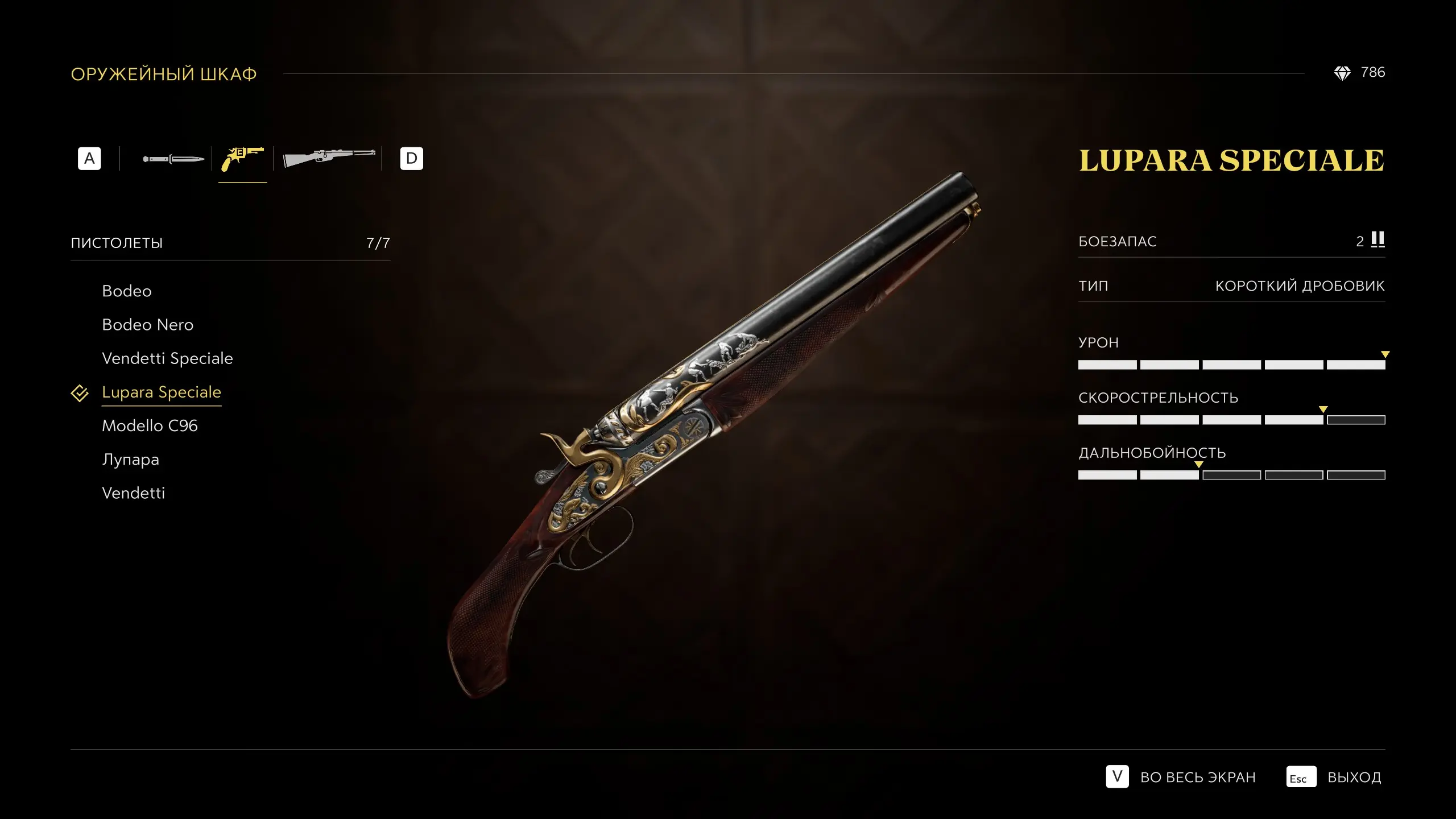This screenshot has width=1456, height=819.
Task: Select the Лупара shotgun entry
Action: tap(130, 460)
